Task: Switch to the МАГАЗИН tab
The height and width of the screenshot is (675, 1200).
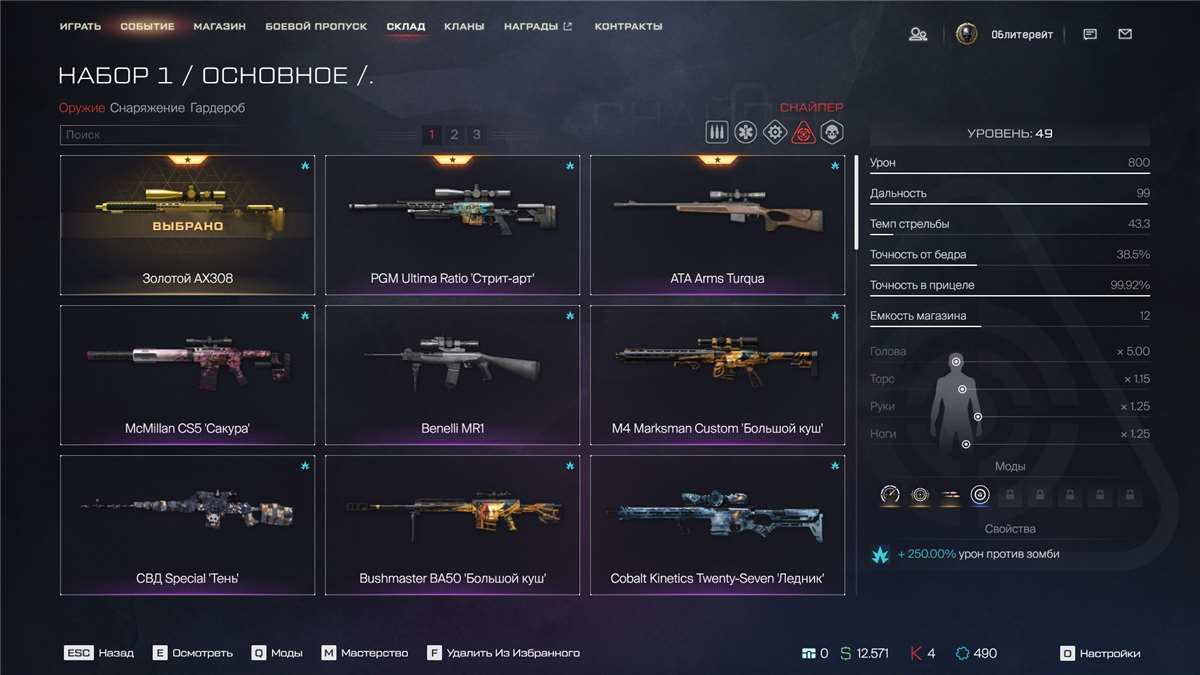Action: 220,26
